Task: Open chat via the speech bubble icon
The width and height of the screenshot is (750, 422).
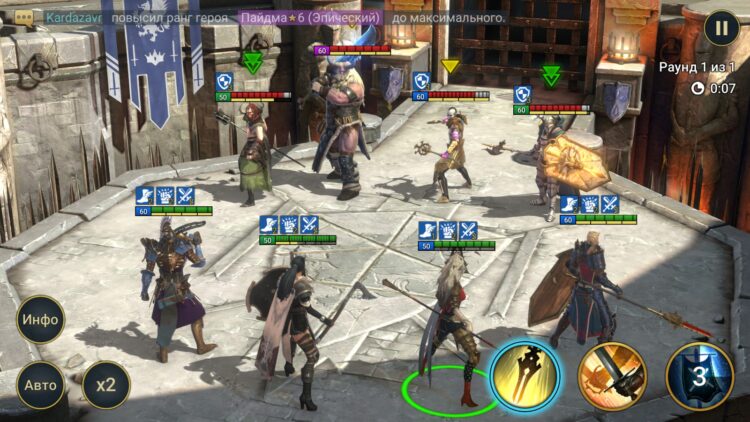Action: [23, 18]
